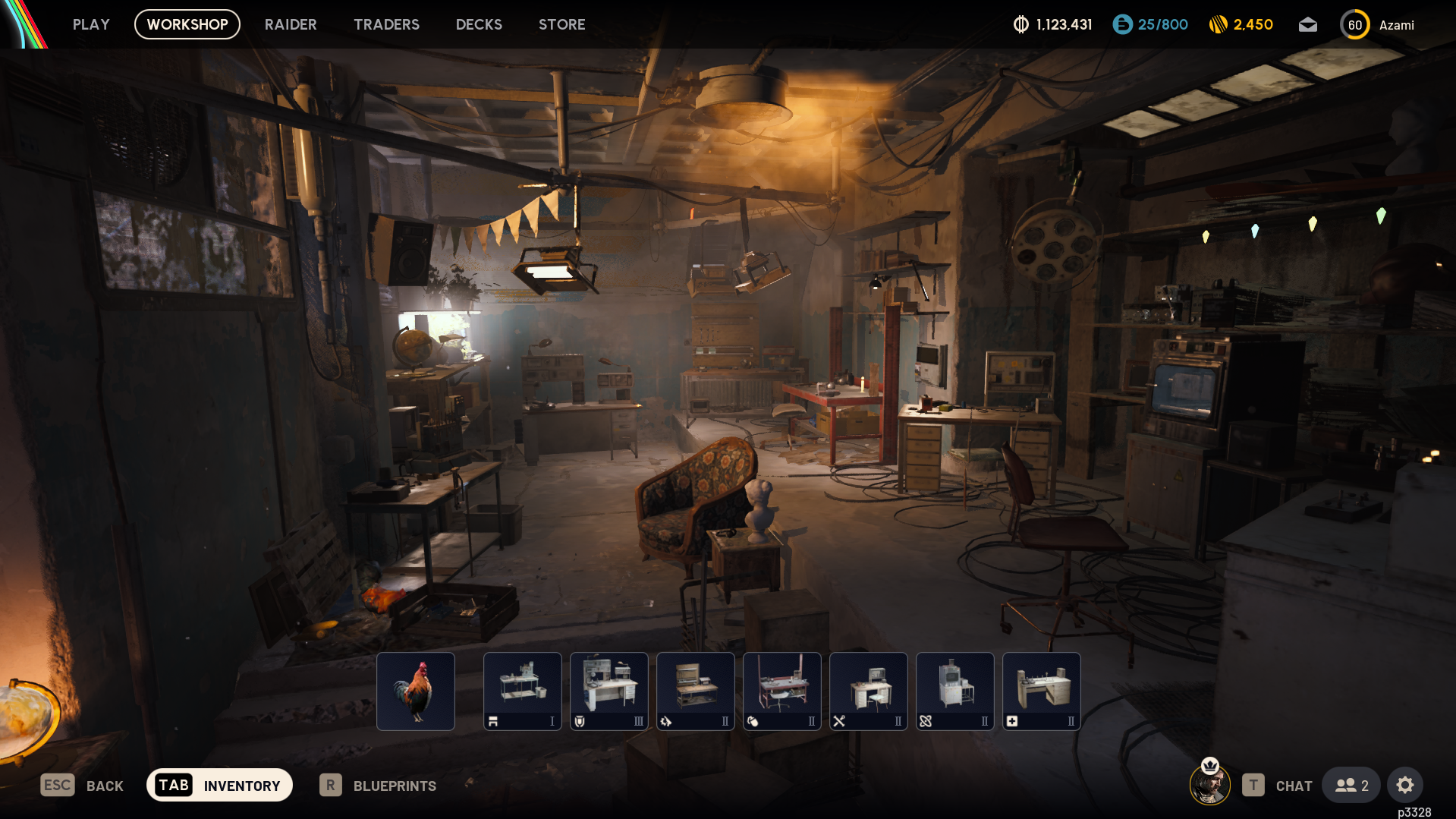
Task: Open the Gunsmith station tile
Action: (696, 691)
